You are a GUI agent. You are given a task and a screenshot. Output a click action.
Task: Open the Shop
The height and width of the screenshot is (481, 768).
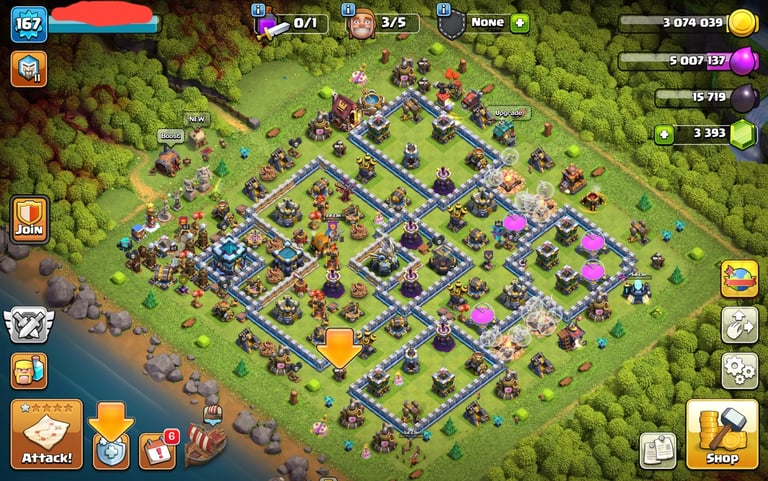(721, 434)
